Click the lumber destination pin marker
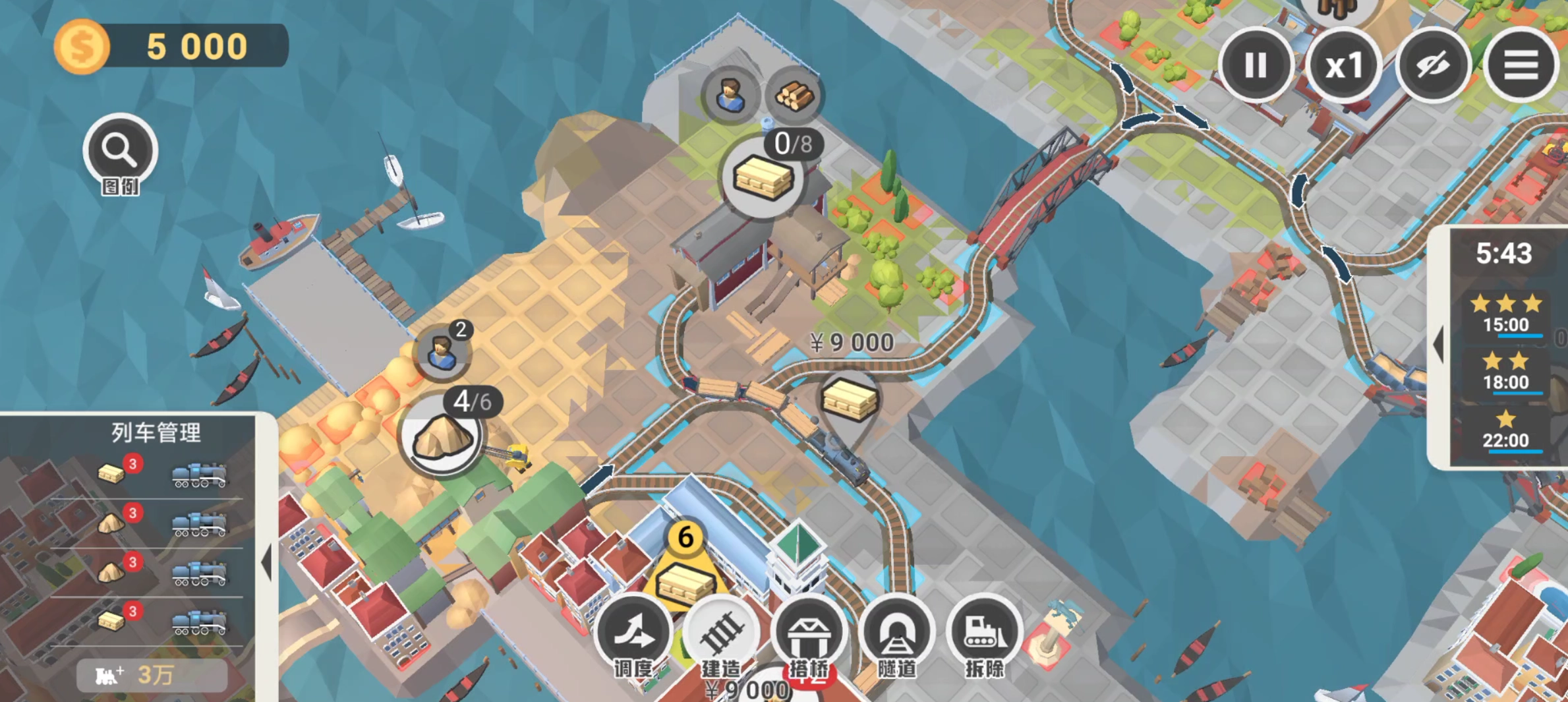The image size is (1568, 702). (850, 400)
